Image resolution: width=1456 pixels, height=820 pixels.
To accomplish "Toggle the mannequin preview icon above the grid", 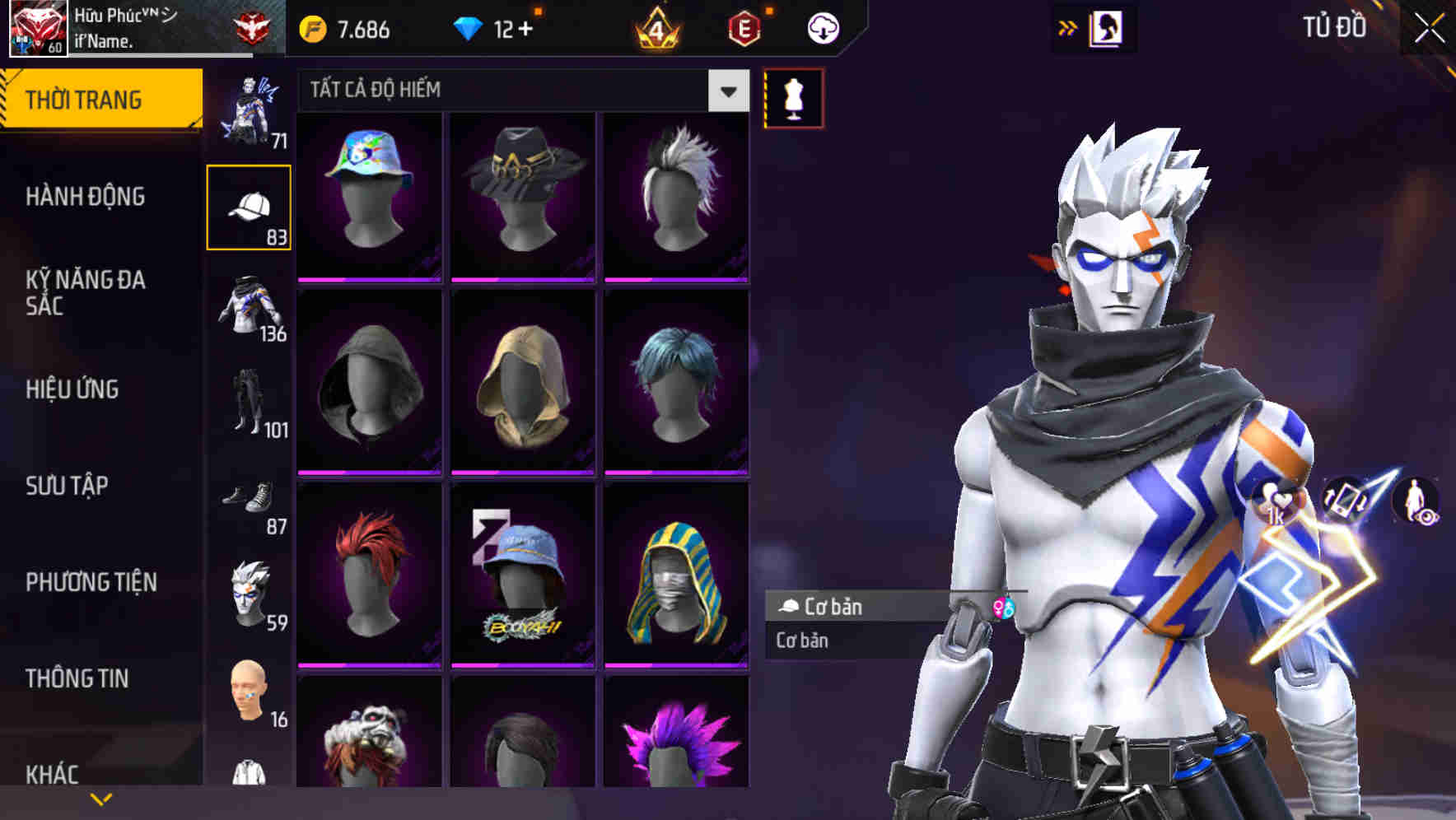I will [x=791, y=96].
